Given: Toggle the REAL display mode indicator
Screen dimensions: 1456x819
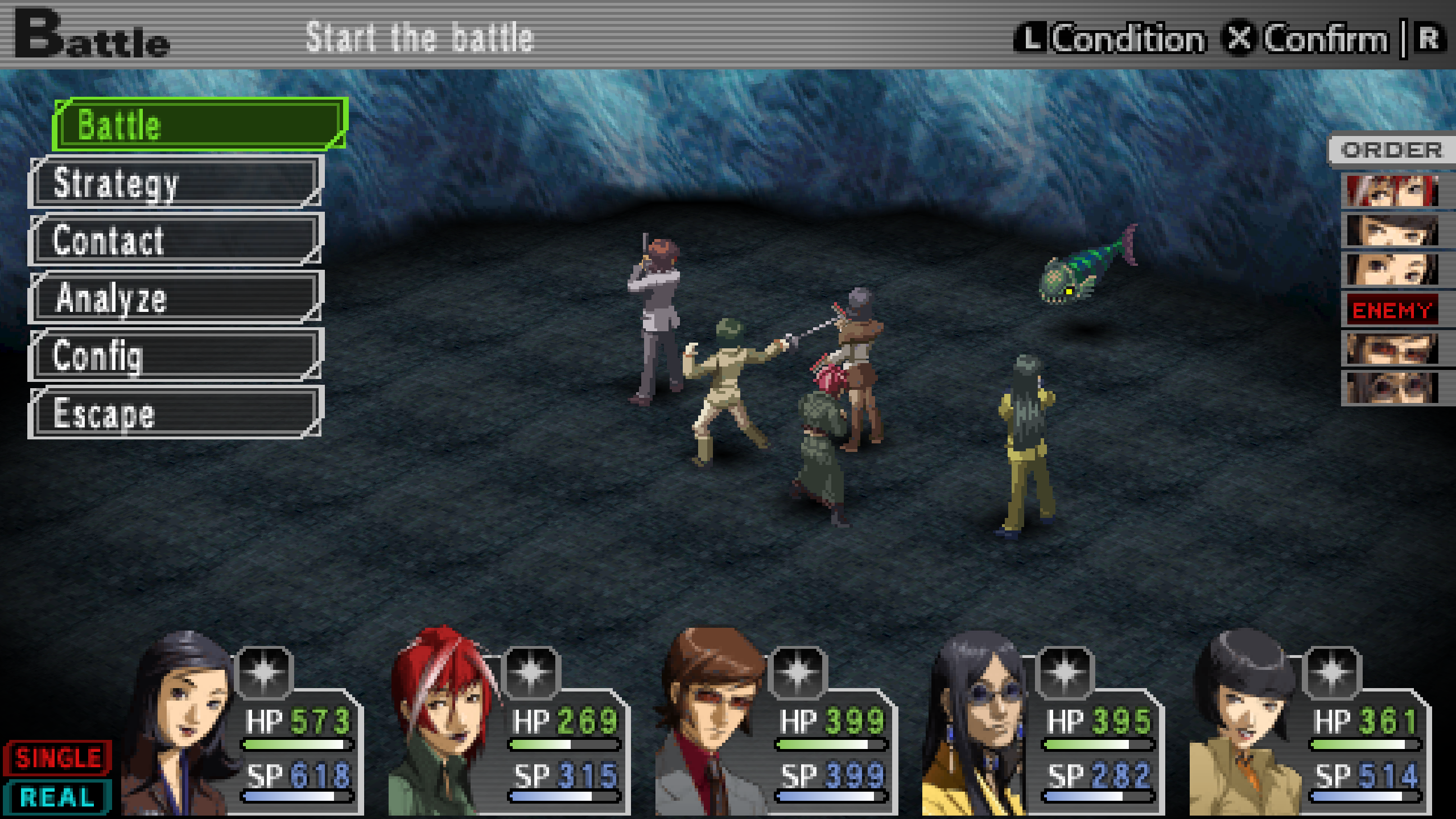Looking at the screenshot, I should pos(57,797).
